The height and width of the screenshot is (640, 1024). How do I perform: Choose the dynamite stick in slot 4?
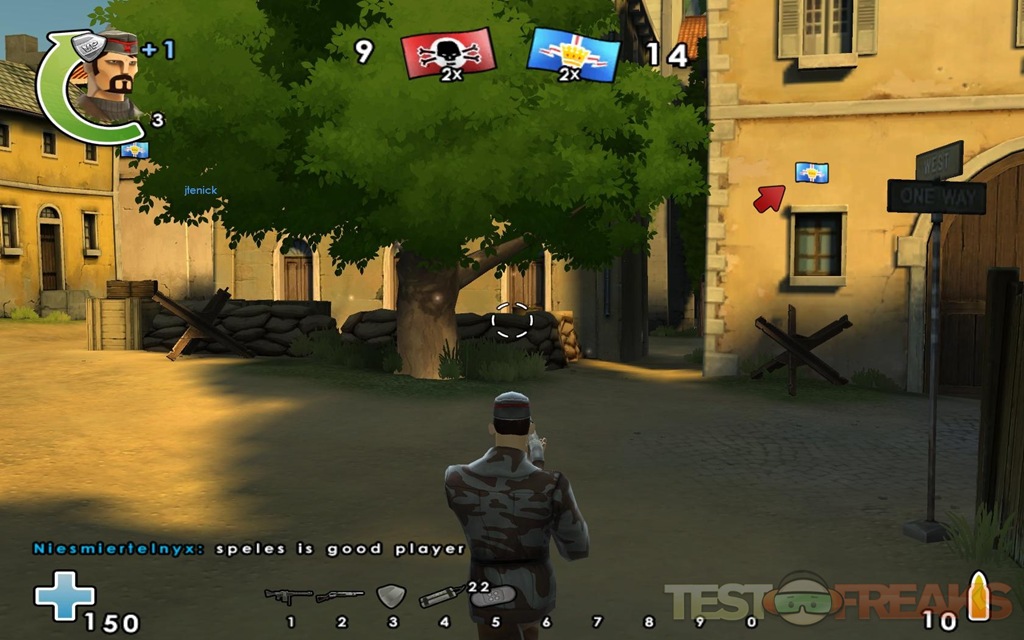pos(441,597)
